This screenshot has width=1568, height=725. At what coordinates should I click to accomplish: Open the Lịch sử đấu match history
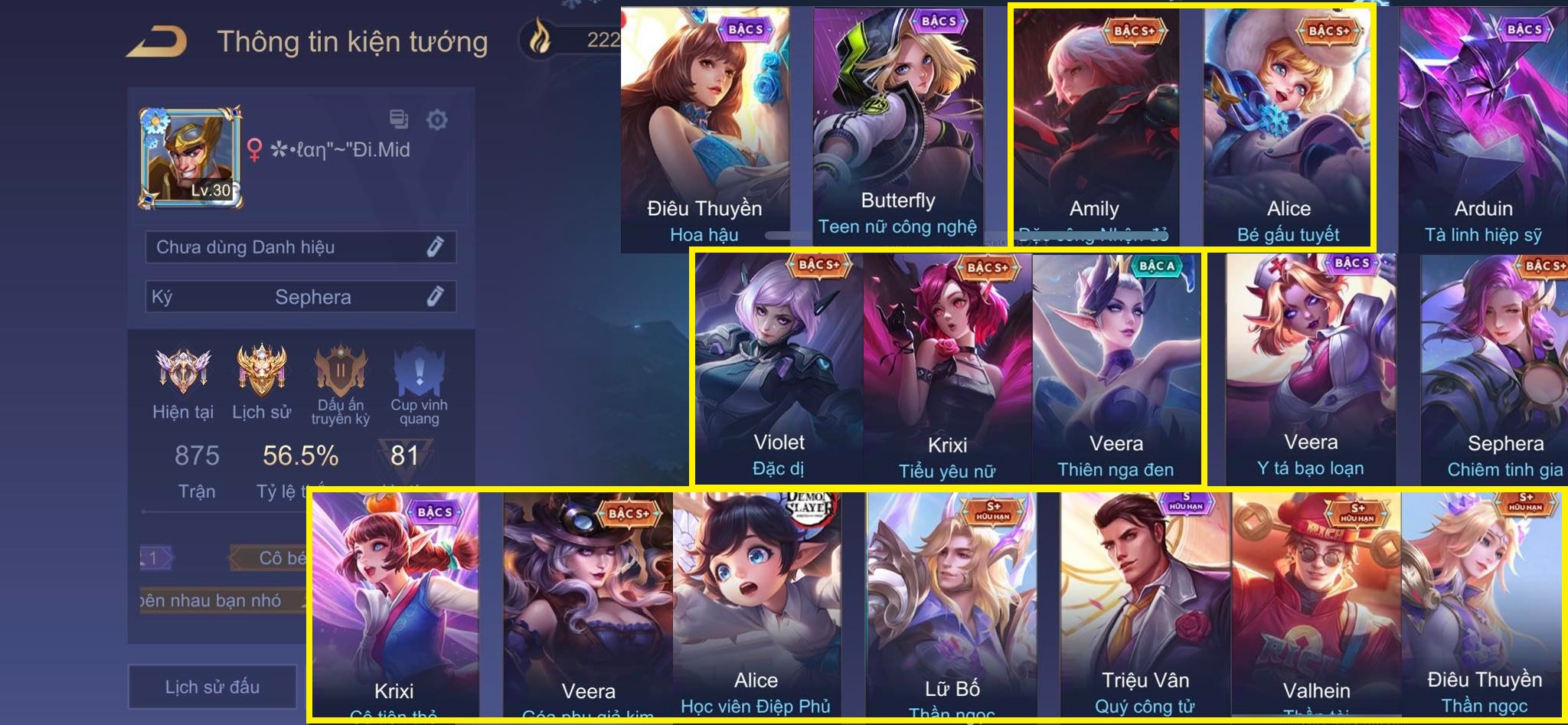tap(212, 687)
